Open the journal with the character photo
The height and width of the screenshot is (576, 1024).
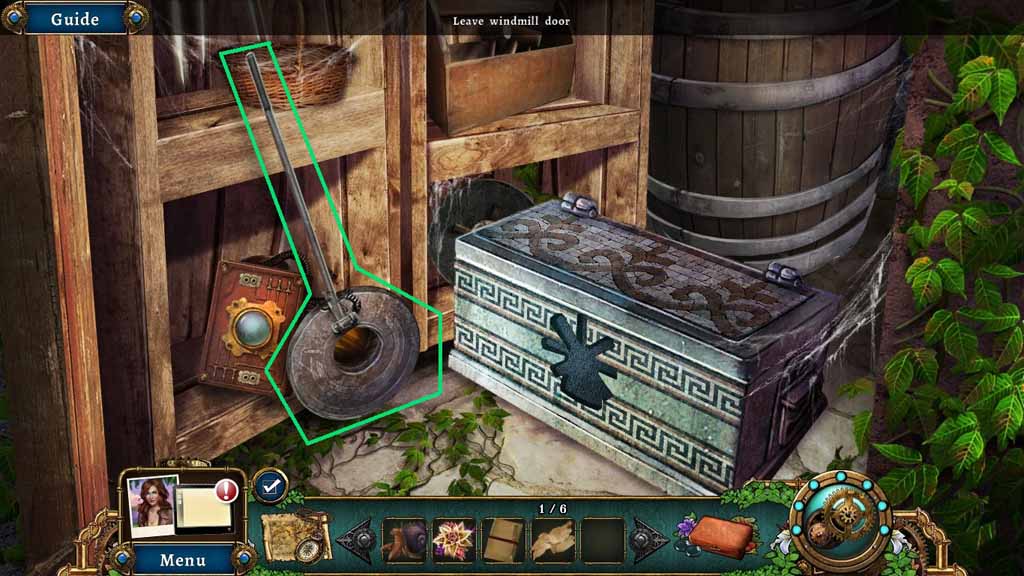click(178, 505)
